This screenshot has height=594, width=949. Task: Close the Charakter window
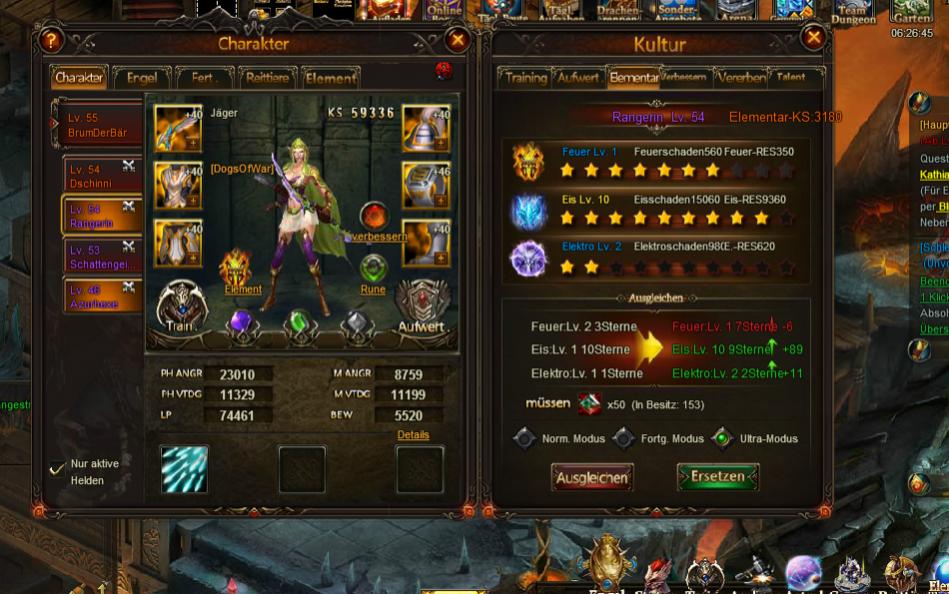click(x=458, y=40)
